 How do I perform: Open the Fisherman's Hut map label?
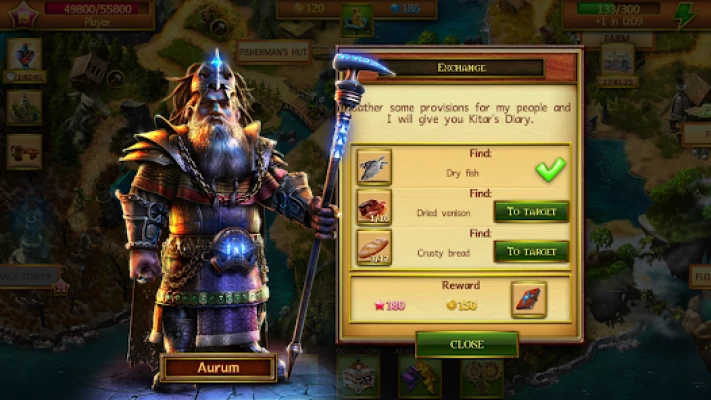[x=273, y=51]
